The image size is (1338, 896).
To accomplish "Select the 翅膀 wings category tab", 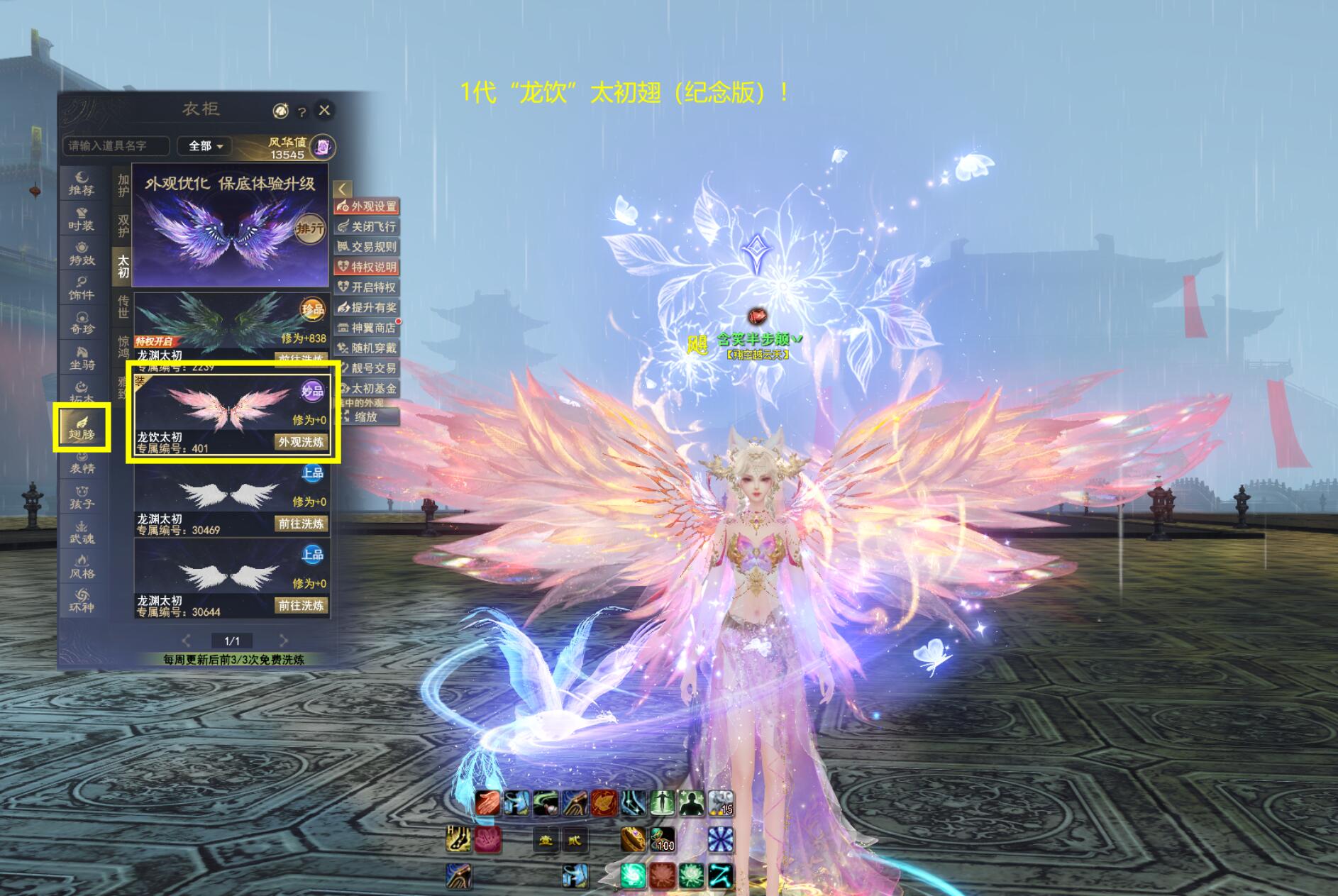I will click(x=82, y=428).
